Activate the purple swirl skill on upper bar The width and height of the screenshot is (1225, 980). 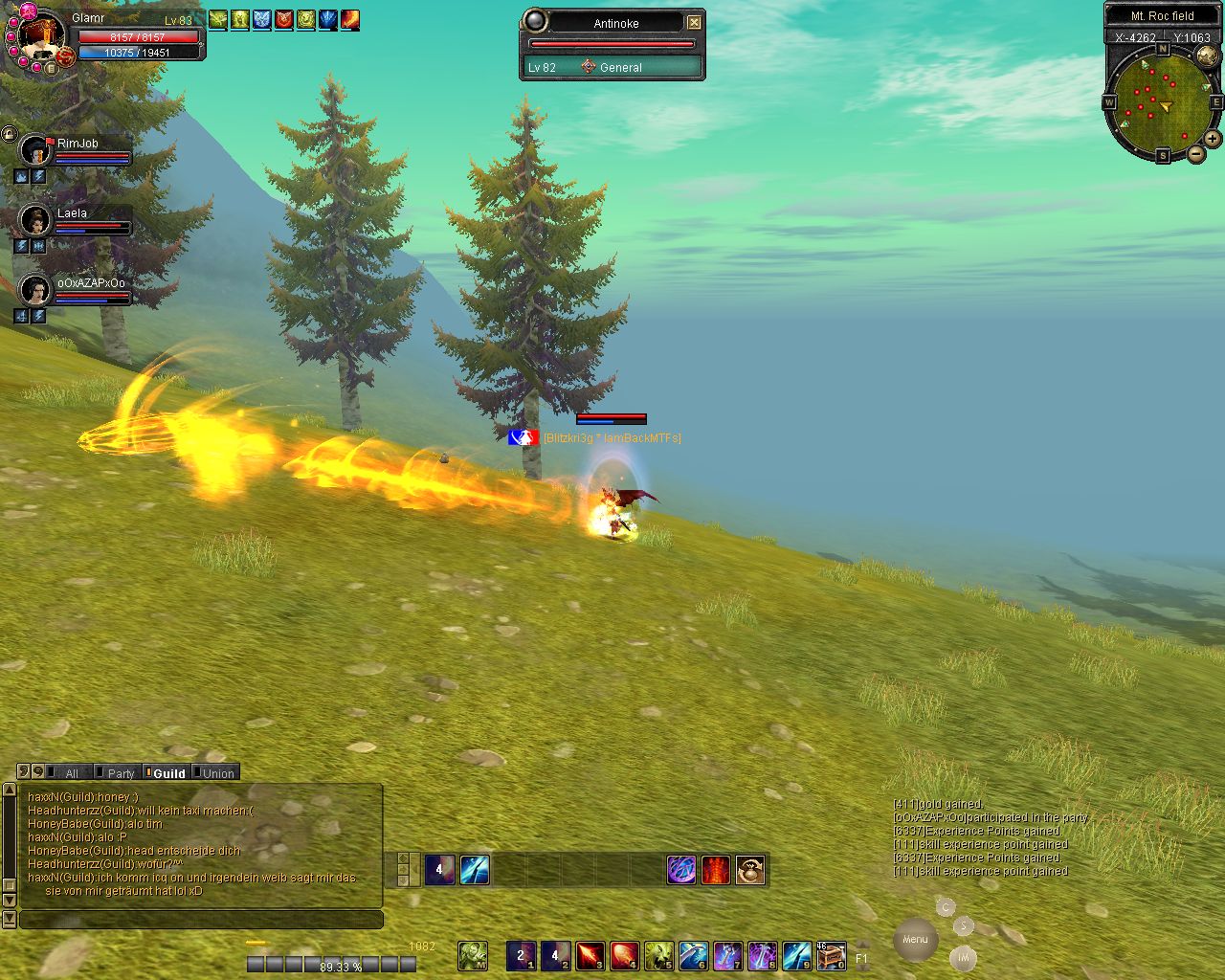(x=681, y=870)
